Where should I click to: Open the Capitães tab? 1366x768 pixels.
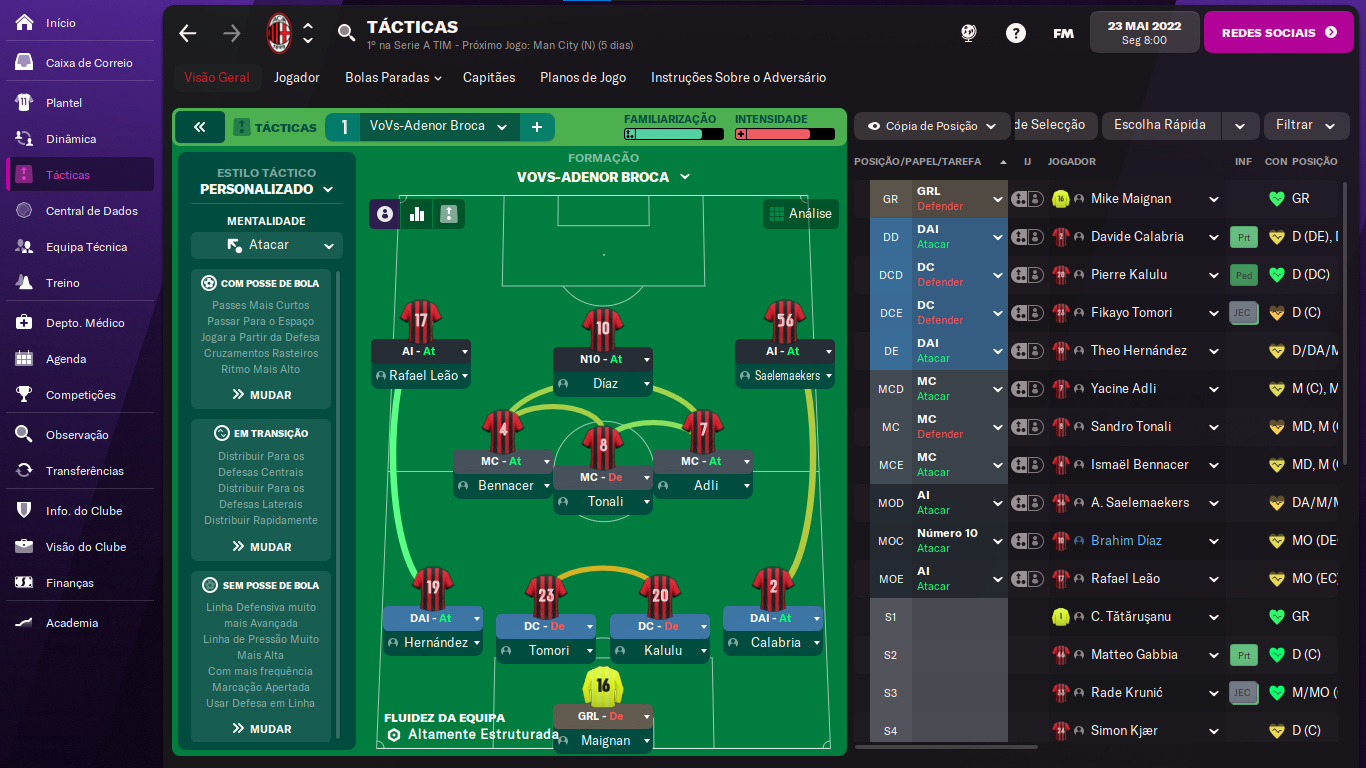pos(489,77)
